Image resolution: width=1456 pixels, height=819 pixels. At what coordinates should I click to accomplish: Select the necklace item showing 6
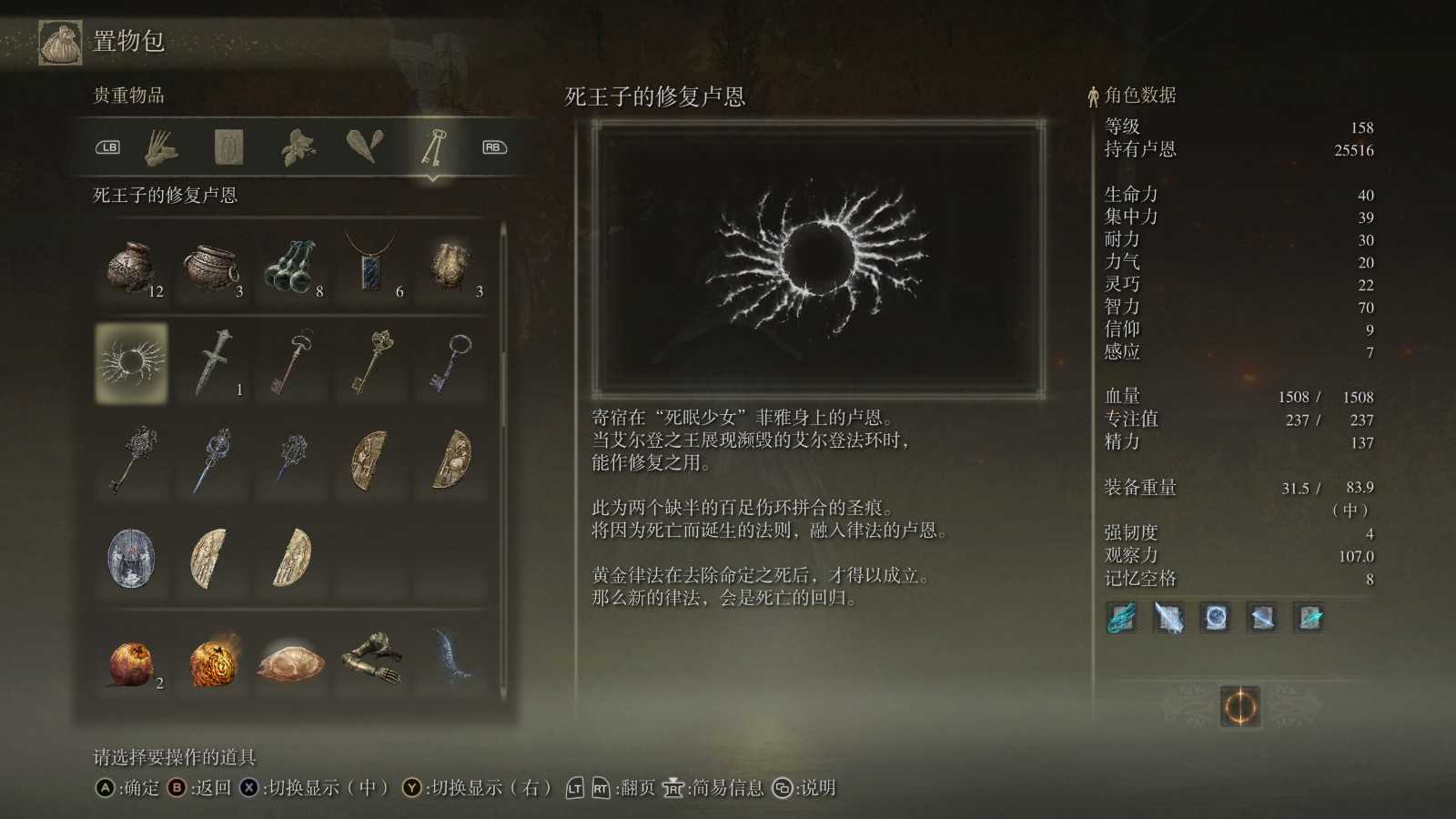pyautogui.click(x=369, y=266)
